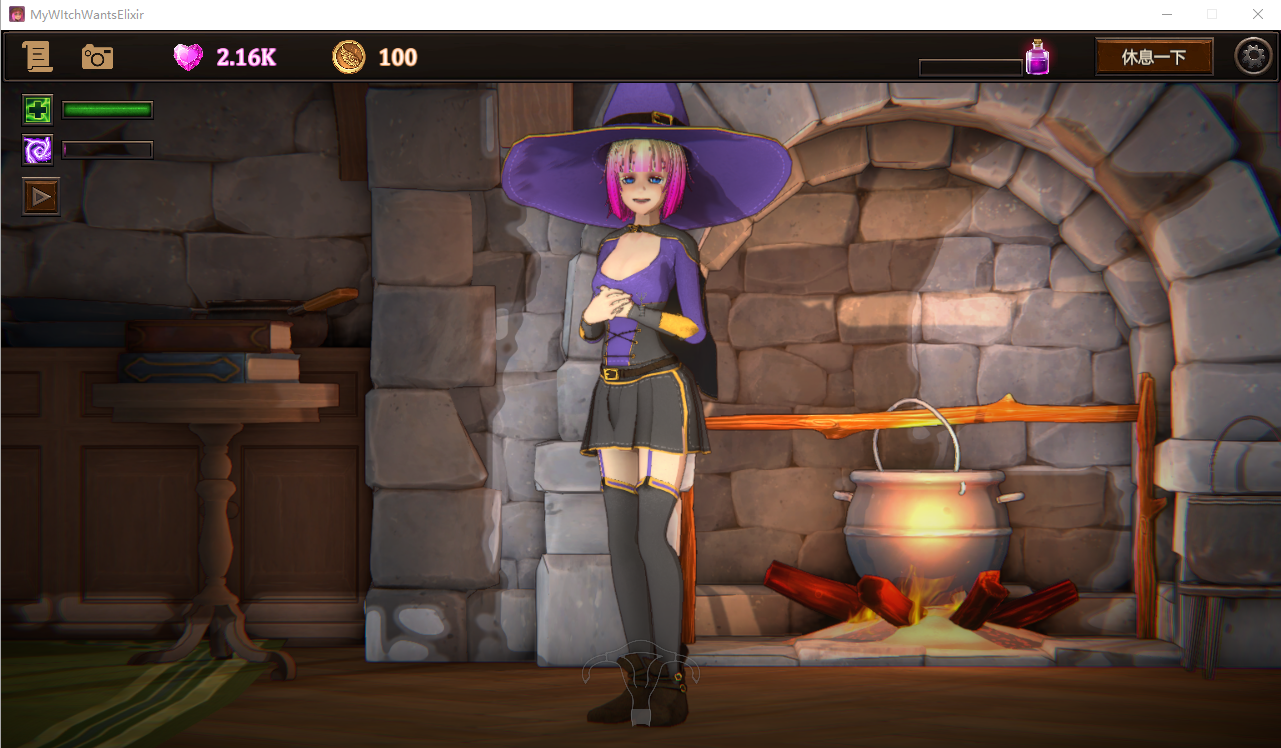Viewport: 1281px width, 748px height.
Task: Click the purple elixir potion icon
Action: (1037, 58)
